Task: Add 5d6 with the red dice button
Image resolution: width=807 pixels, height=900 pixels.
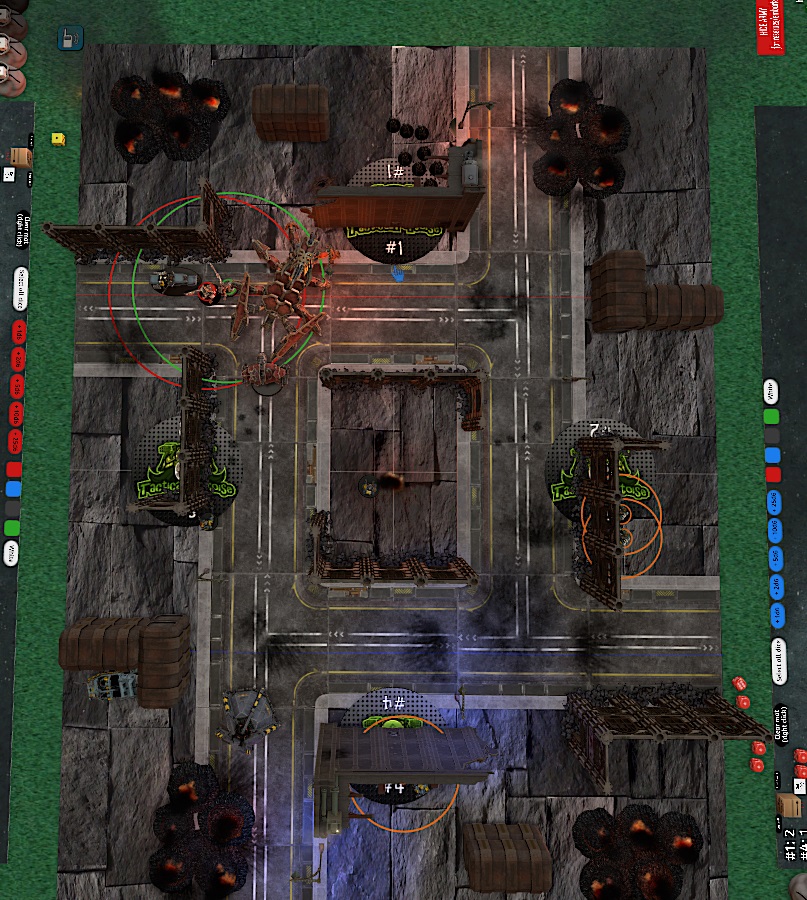Action: point(16,385)
